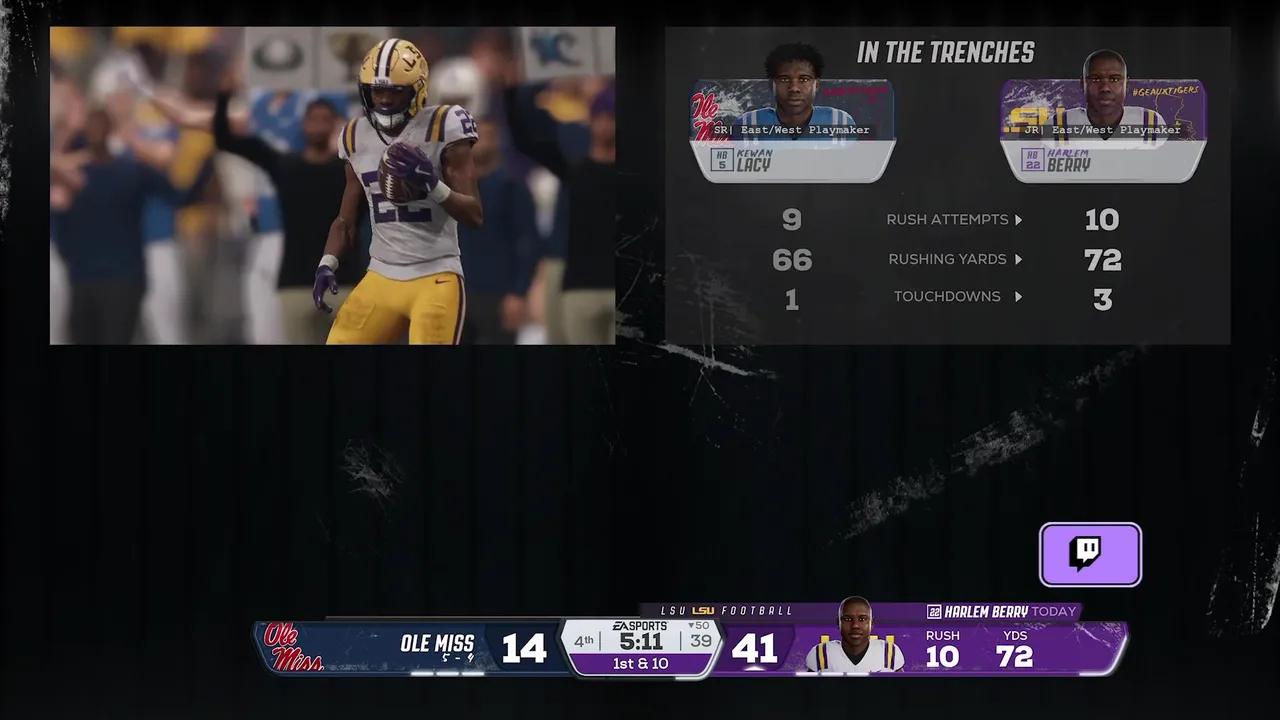
Task: Select the Ole Miss logo on the scoreboard
Action: [x=293, y=650]
